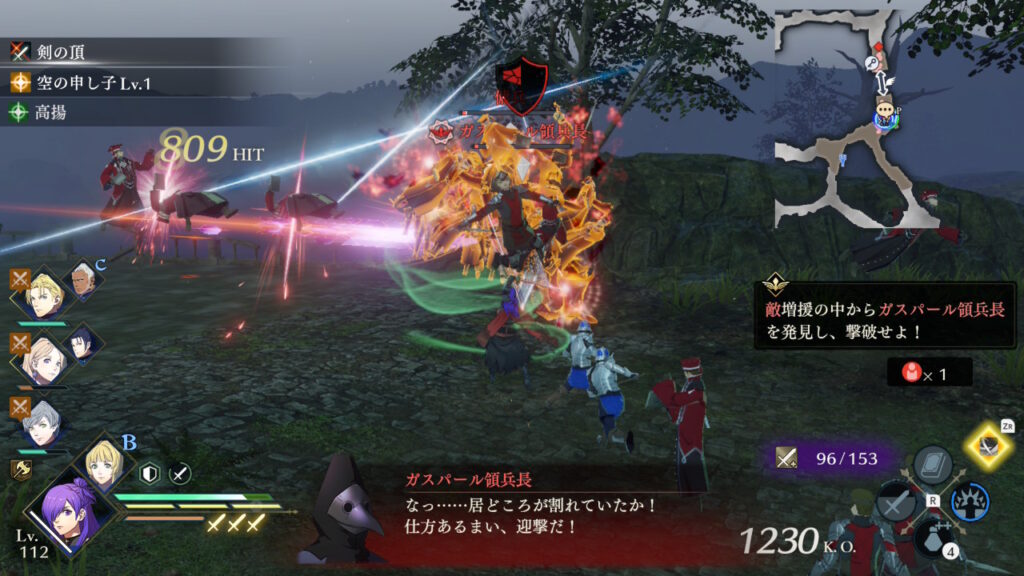Choose the spellbook combat art slot
The image size is (1024, 576).
932,465
